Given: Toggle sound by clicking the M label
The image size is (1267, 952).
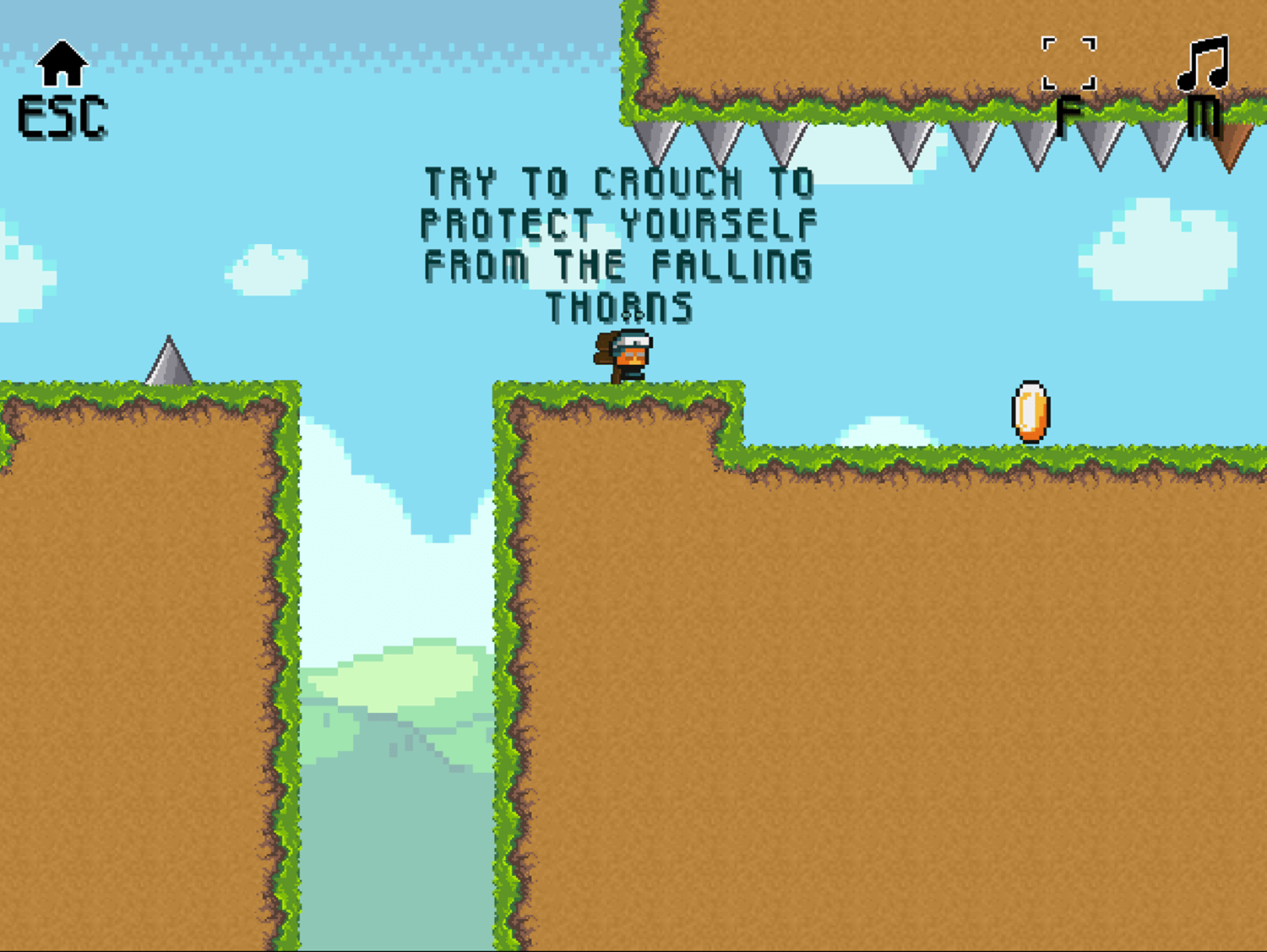Looking at the screenshot, I should pyautogui.click(x=1203, y=114).
